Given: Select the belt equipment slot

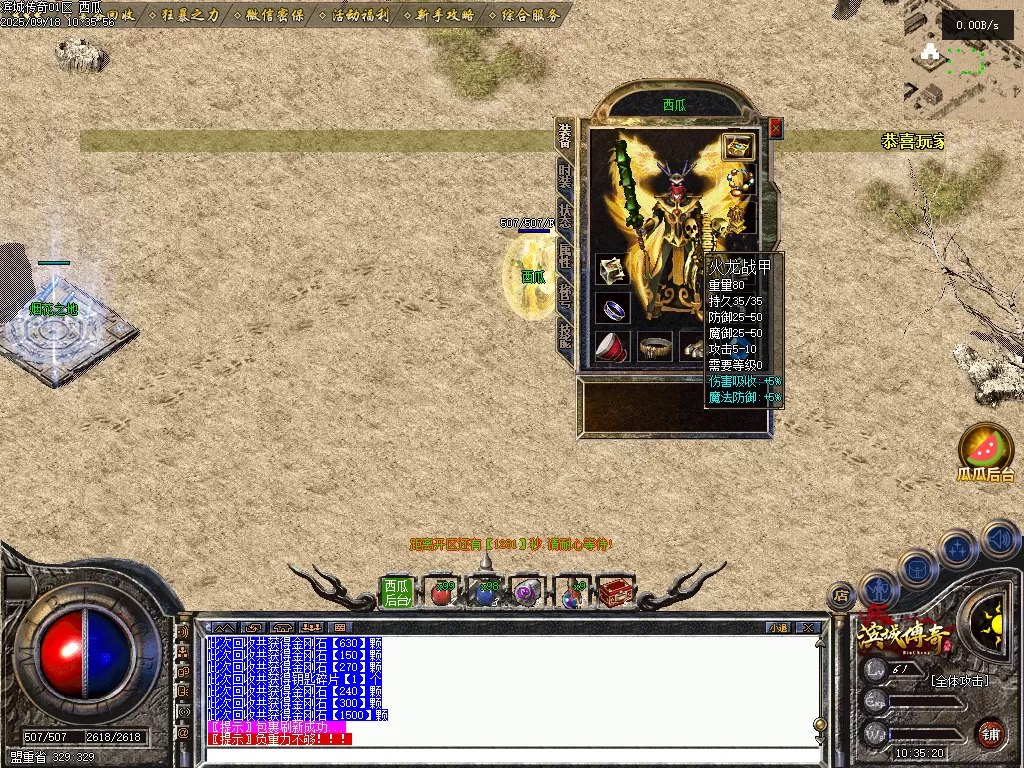Looking at the screenshot, I should coord(655,347).
